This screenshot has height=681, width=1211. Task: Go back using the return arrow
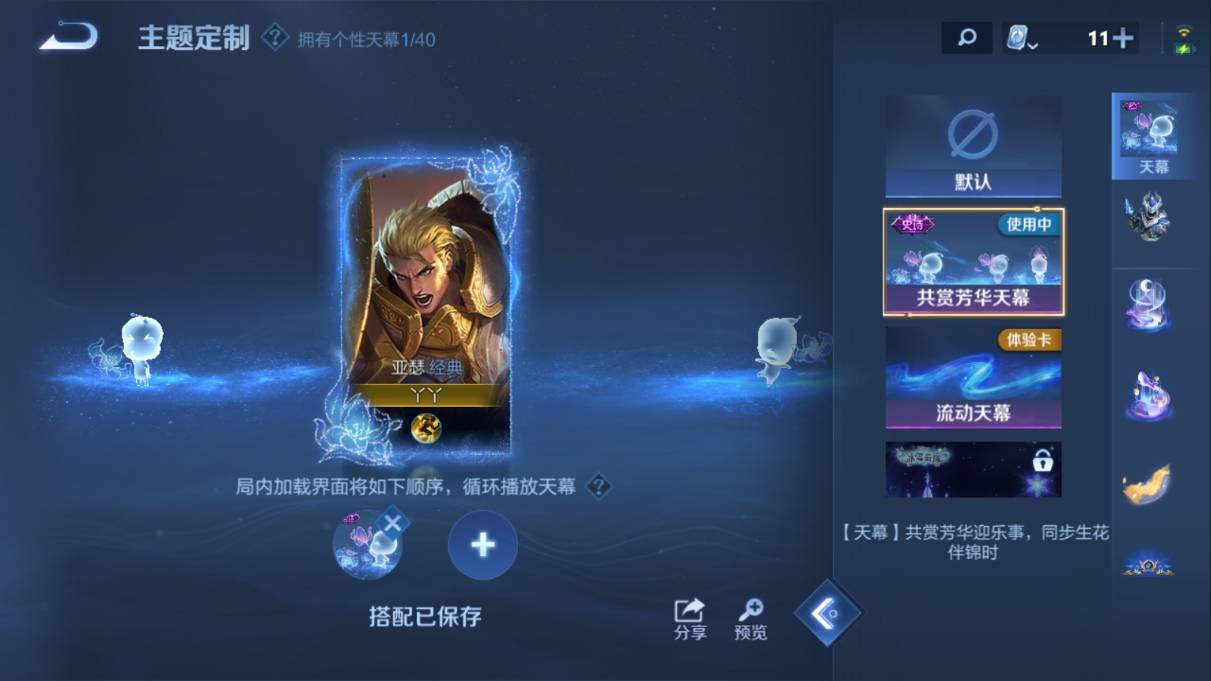tap(69, 38)
